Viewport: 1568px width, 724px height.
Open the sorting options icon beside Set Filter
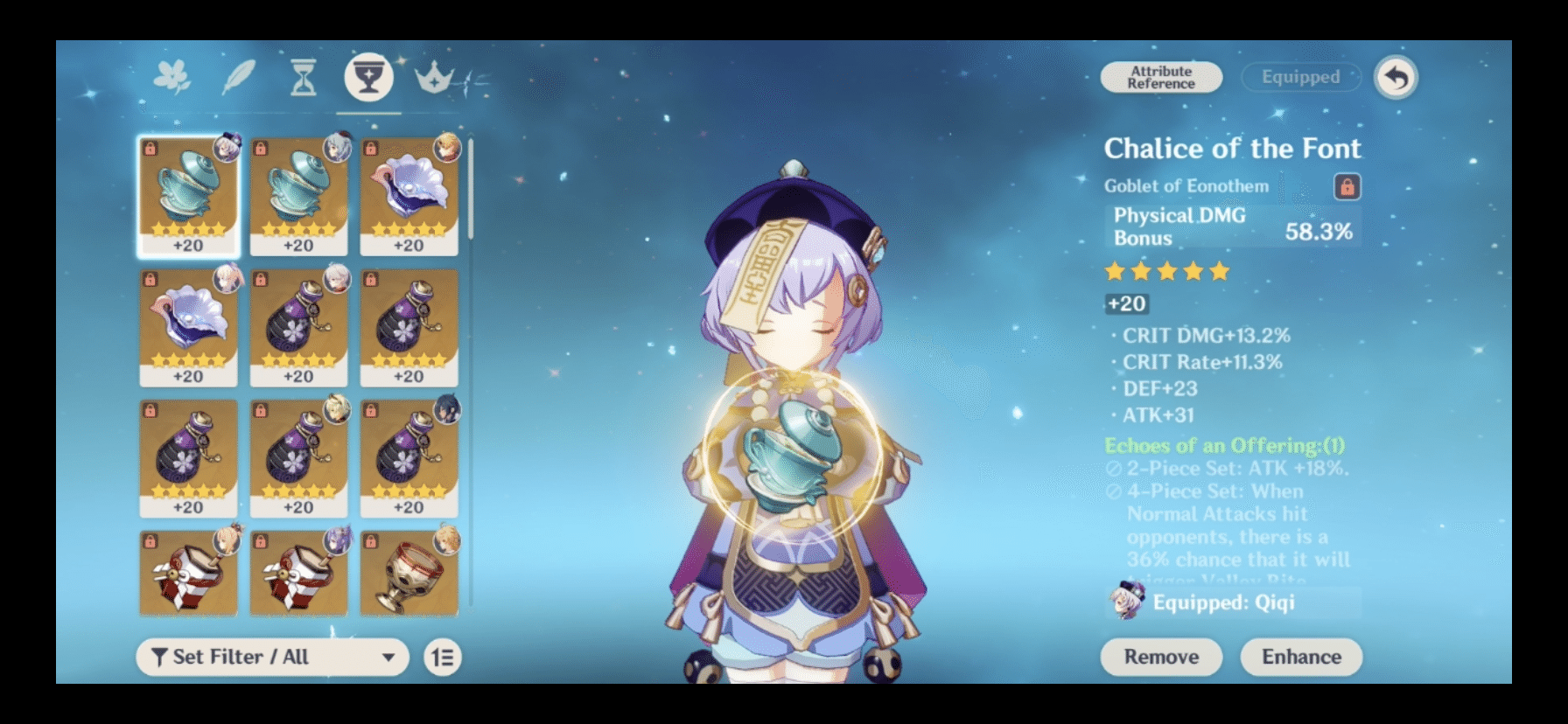tap(443, 657)
